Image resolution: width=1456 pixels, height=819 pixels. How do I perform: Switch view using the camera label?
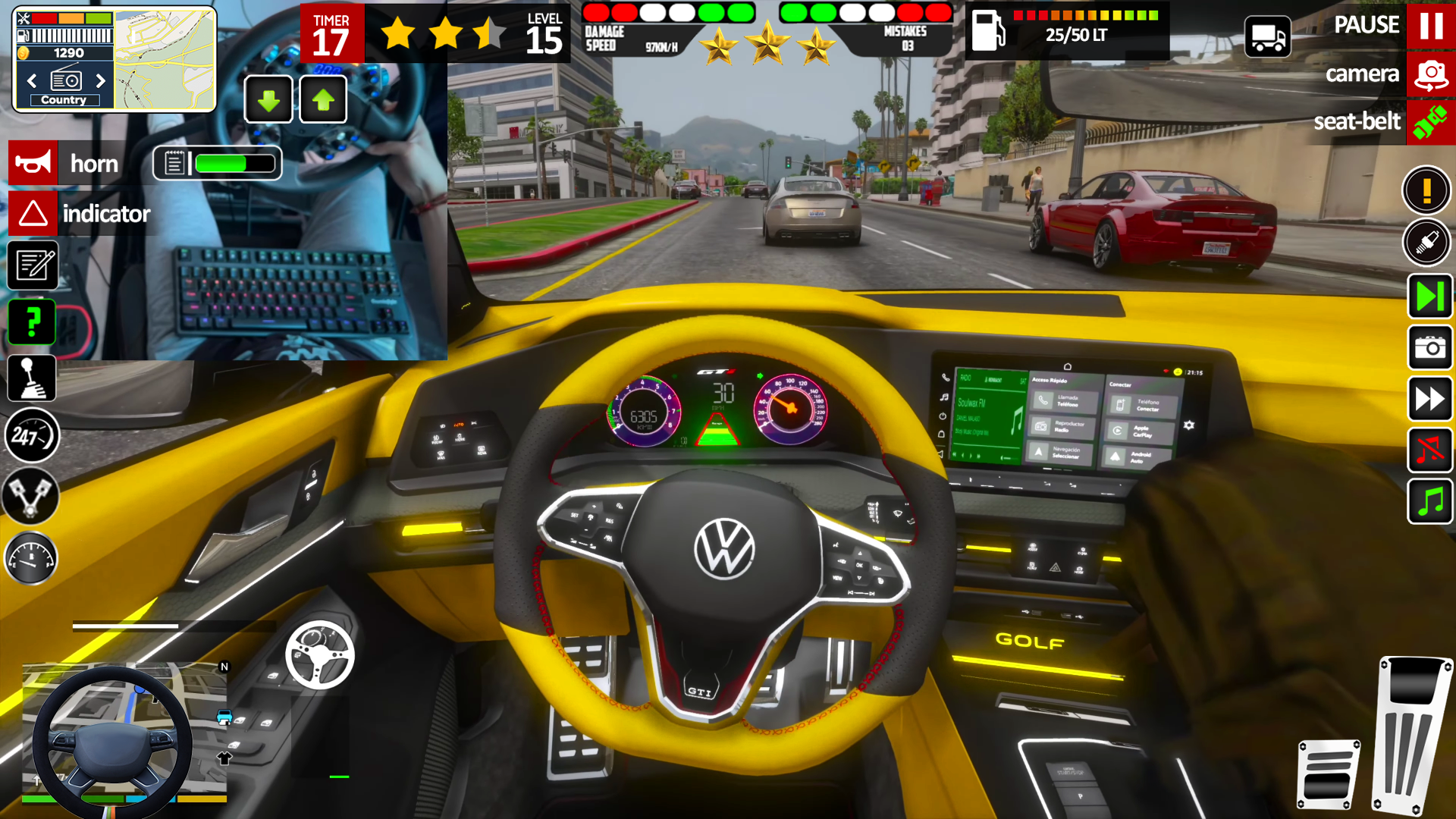(x=1363, y=74)
